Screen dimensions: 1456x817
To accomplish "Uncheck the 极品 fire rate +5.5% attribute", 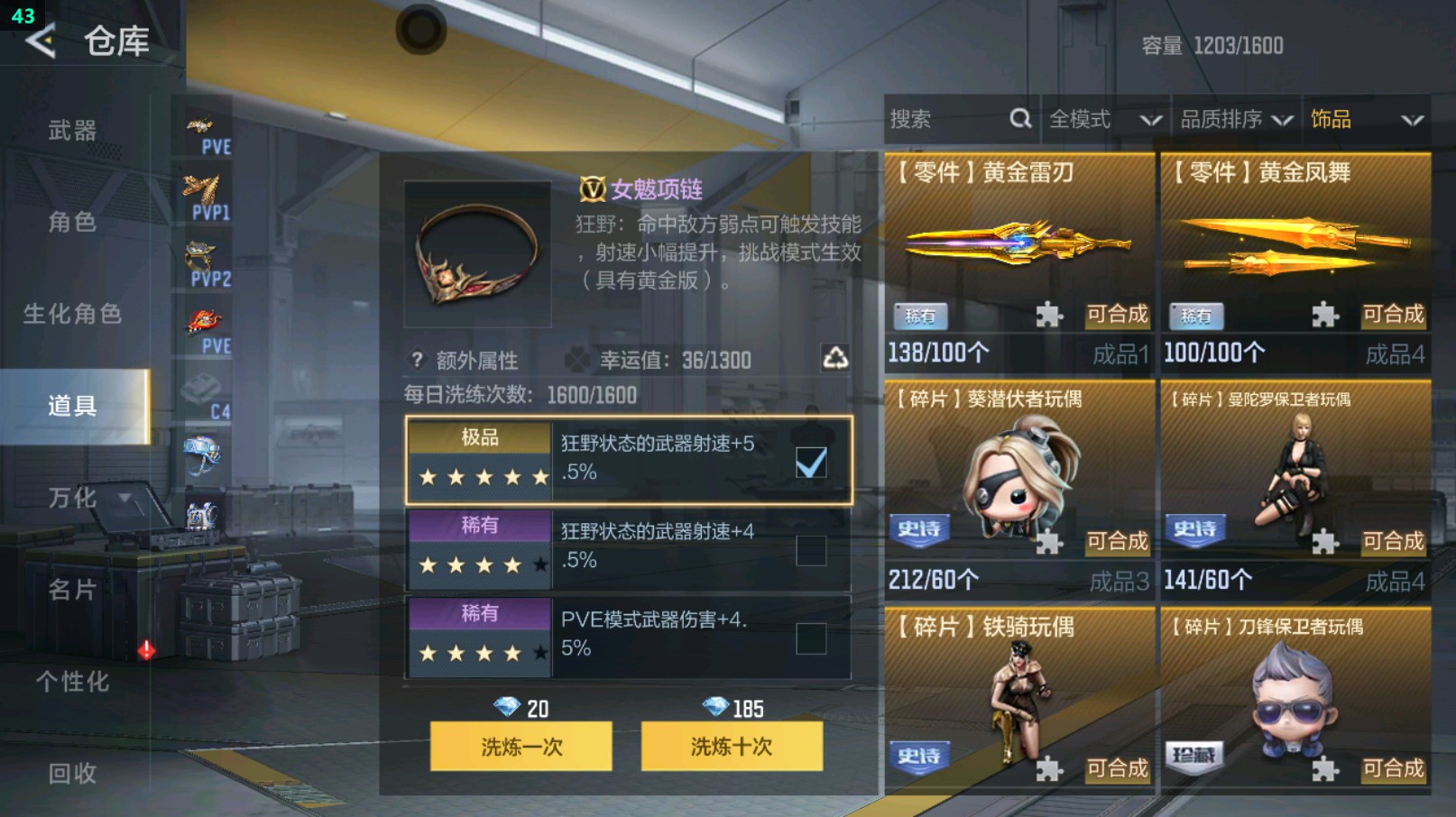I will (811, 461).
